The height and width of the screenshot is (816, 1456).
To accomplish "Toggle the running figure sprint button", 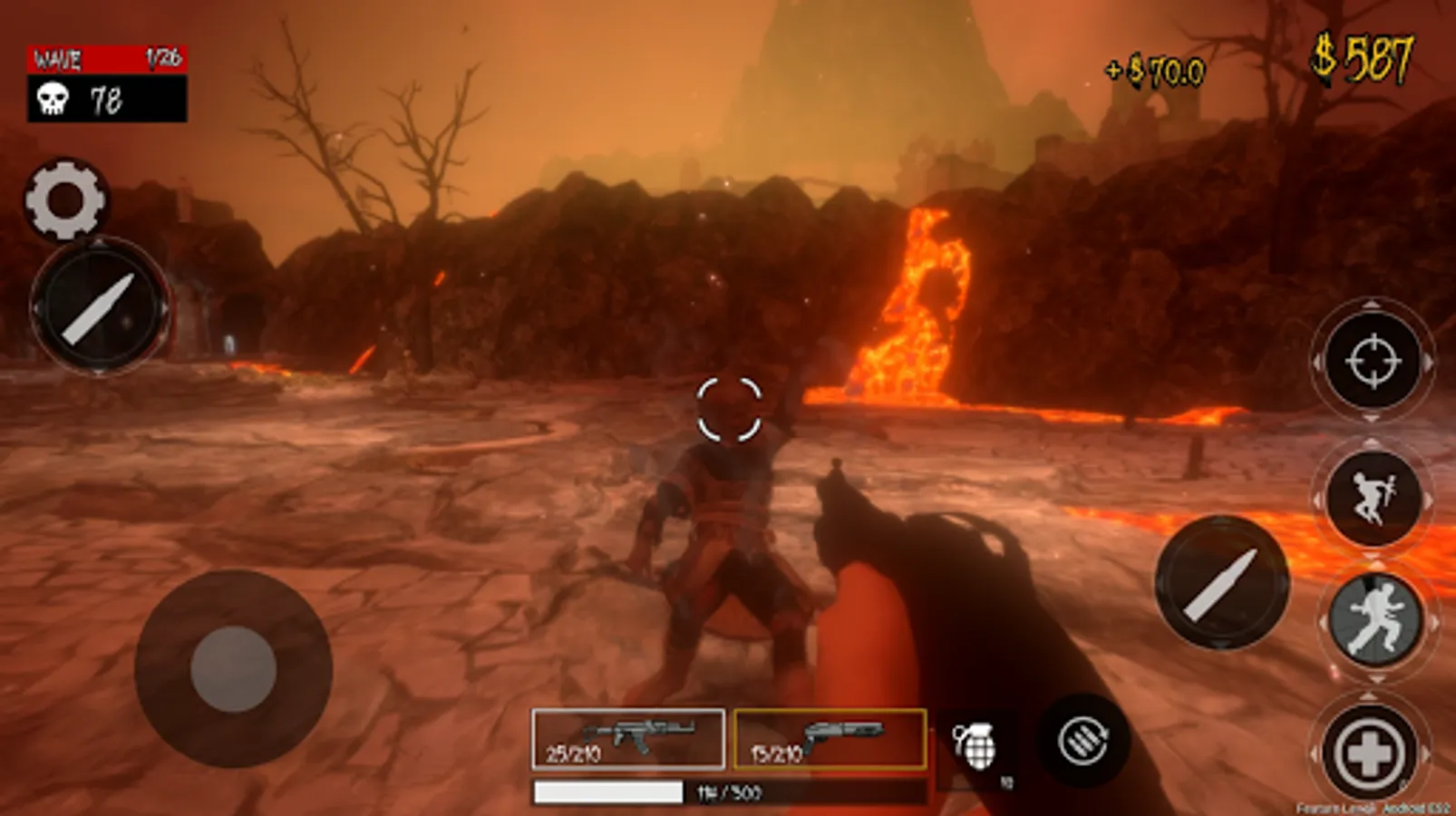I will pyautogui.click(x=1374, y=619).
